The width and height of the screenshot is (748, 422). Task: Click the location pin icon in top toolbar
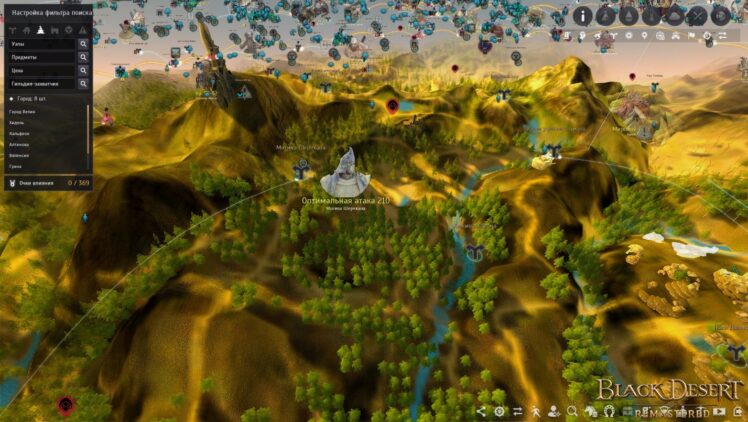click(644, 37)
